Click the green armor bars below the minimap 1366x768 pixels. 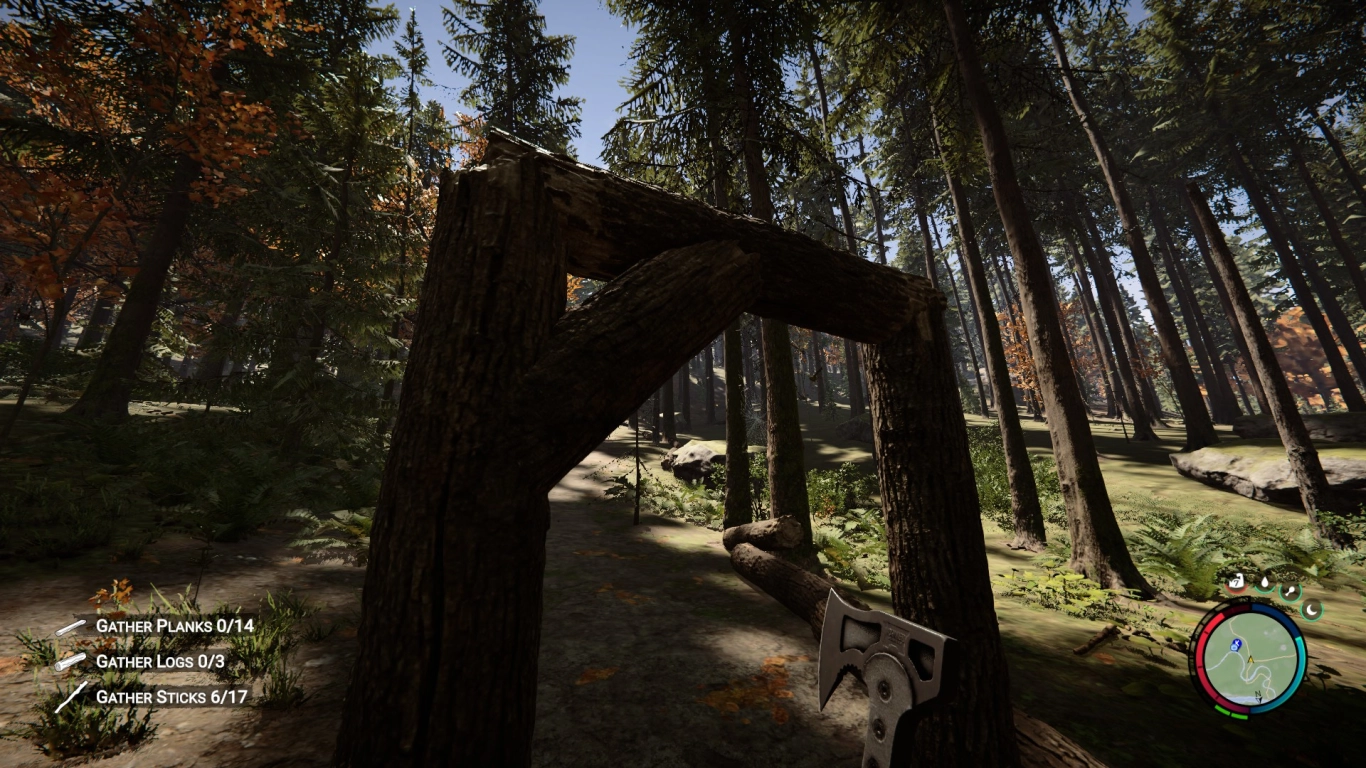pyautogui.click(x=1230, y=712)
